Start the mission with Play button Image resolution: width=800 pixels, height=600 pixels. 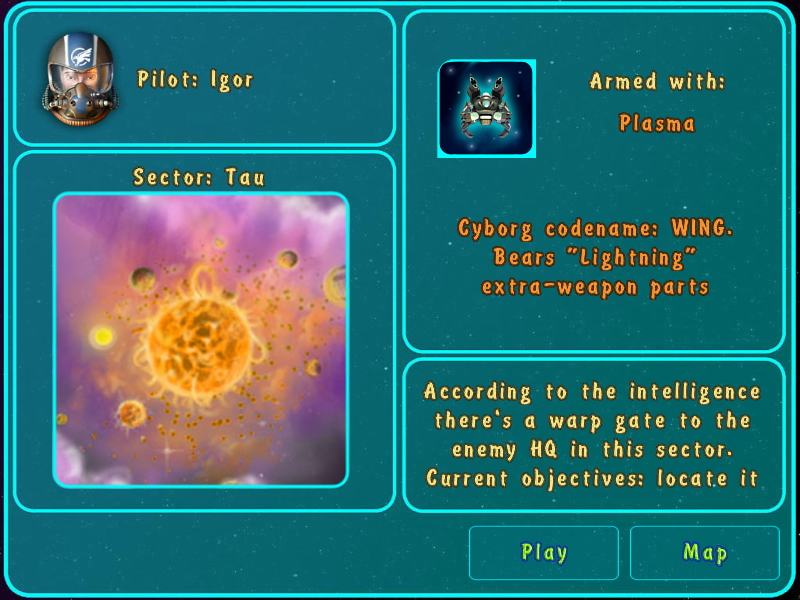tap(544, 553)
